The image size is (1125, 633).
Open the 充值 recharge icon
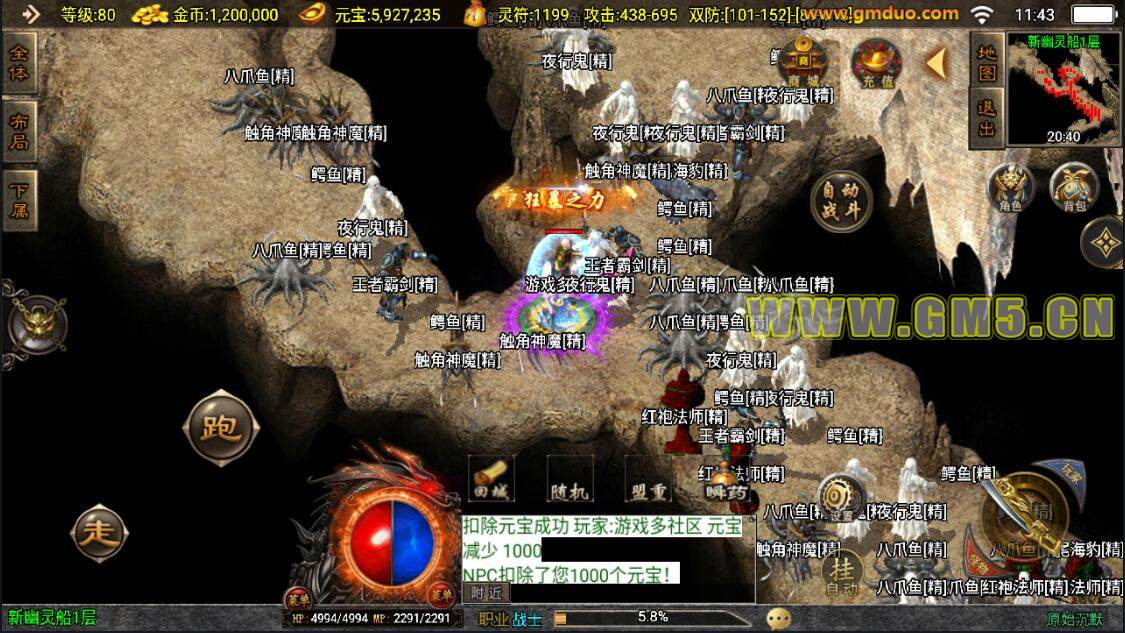pyautogui.click(x=876, y=62)
